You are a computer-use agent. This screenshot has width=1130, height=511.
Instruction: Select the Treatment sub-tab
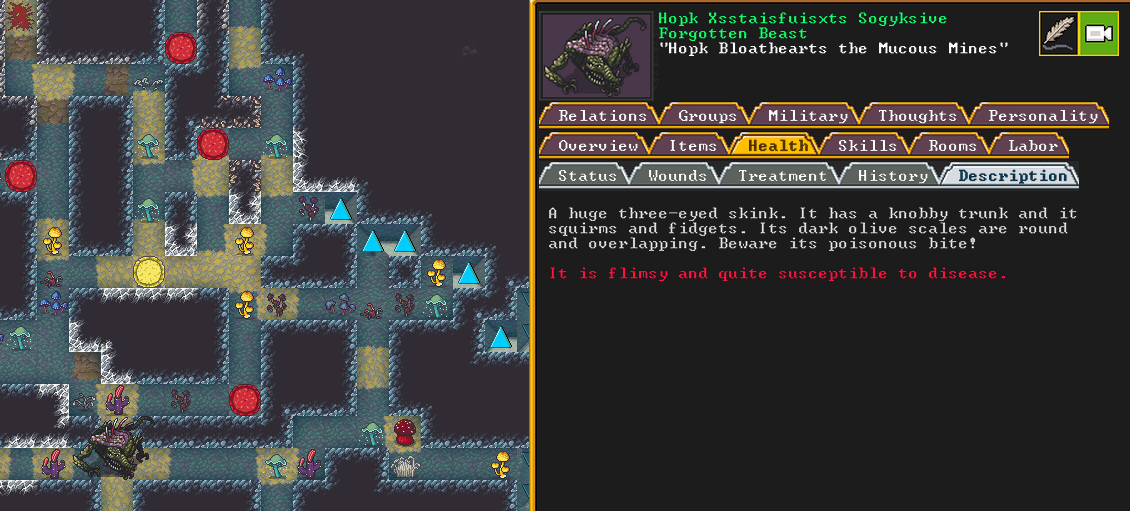(x=782, y=176)
